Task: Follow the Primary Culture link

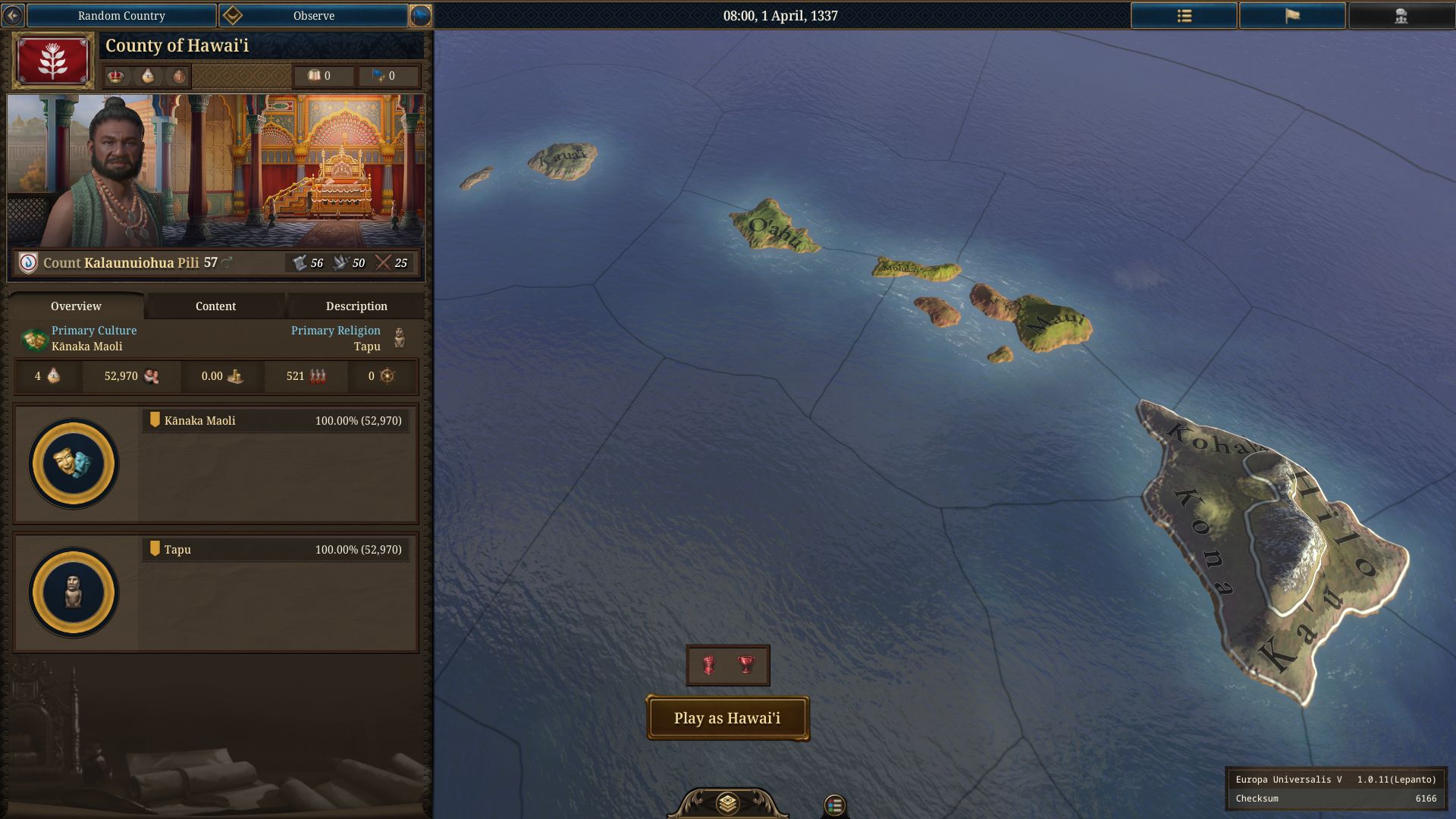Action: (94, 331)
